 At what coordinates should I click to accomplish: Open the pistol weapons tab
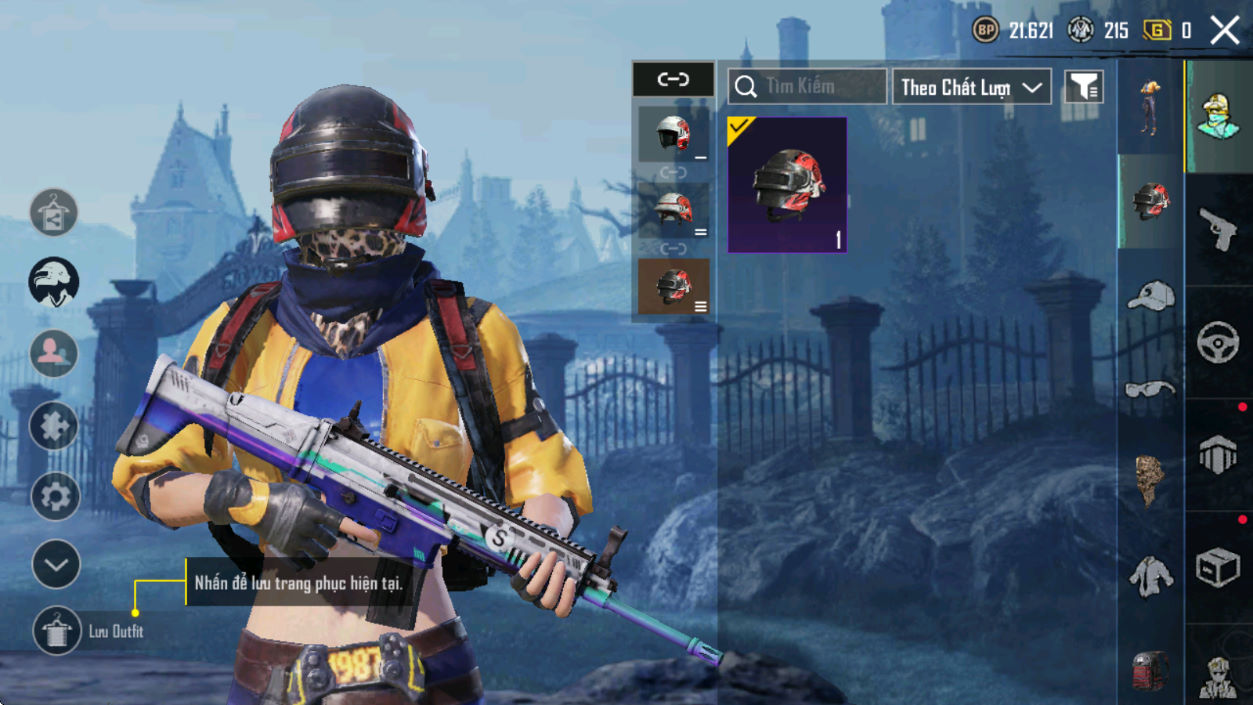coord(1218,230)
